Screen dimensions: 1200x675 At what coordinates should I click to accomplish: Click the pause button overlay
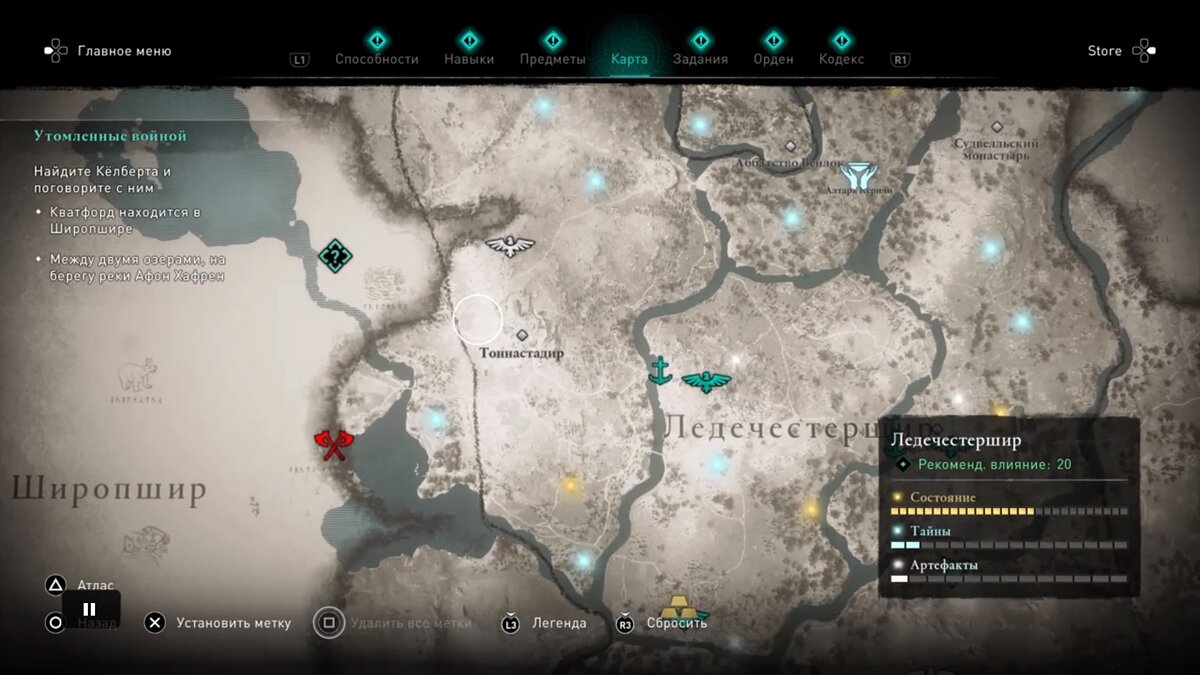(x=90, y=609)
